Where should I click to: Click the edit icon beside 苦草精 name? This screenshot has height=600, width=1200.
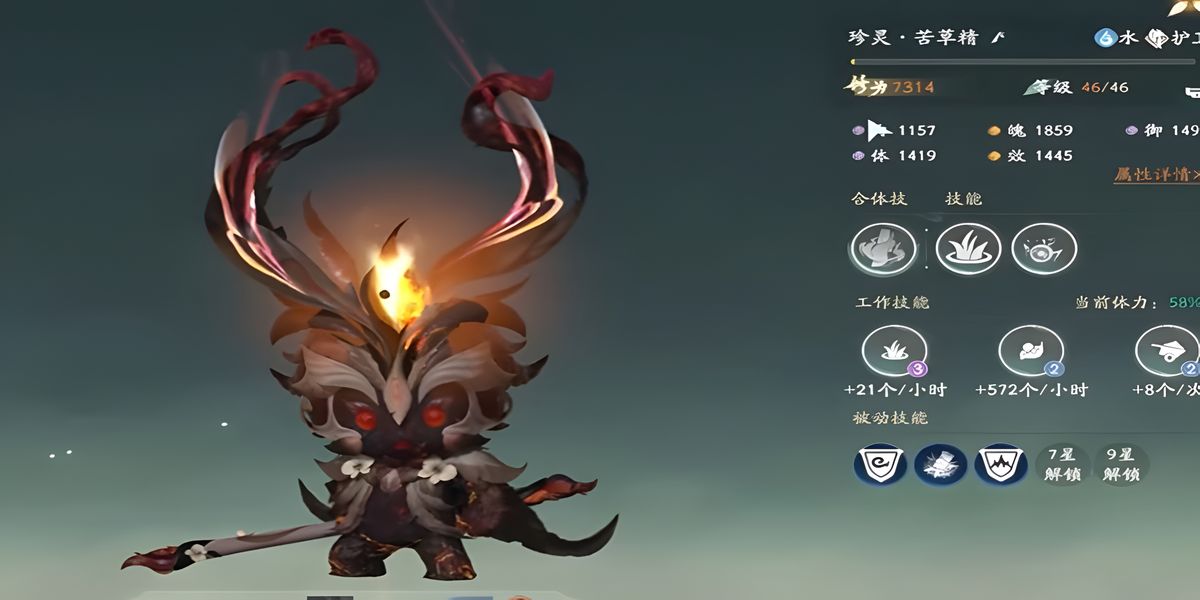[996, 38]
